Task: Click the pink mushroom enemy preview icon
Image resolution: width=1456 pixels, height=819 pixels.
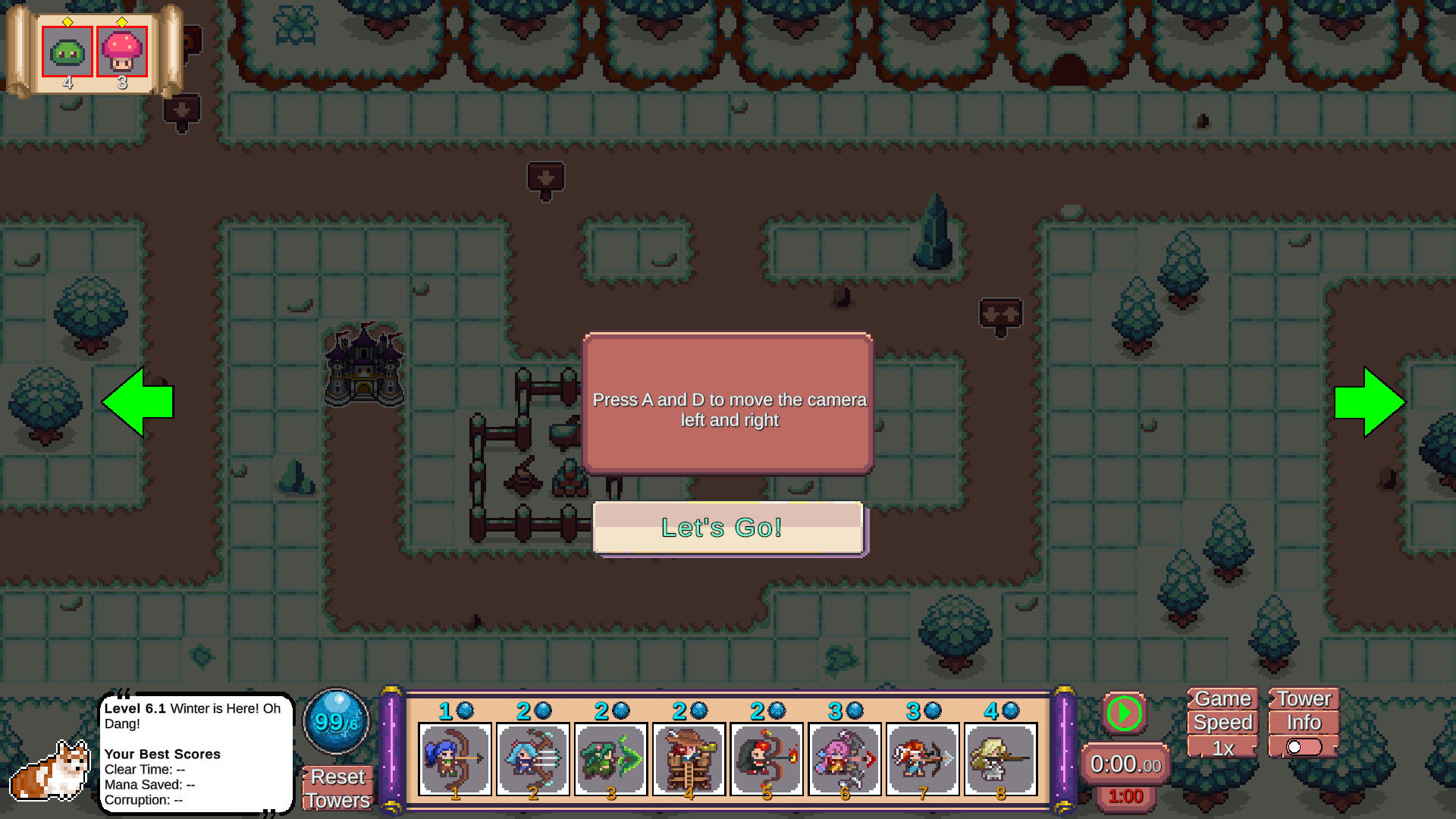Action: [x=121, y=51]
